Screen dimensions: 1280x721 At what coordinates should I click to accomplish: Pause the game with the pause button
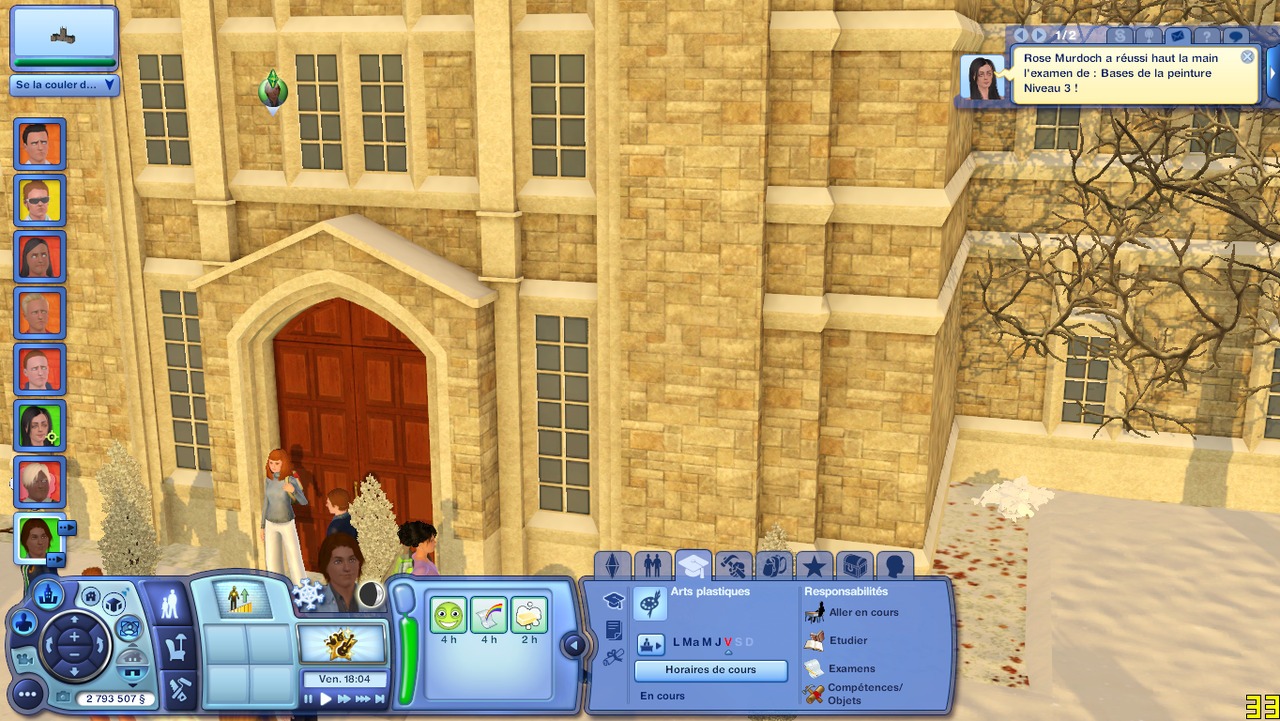tap(309, 699)
